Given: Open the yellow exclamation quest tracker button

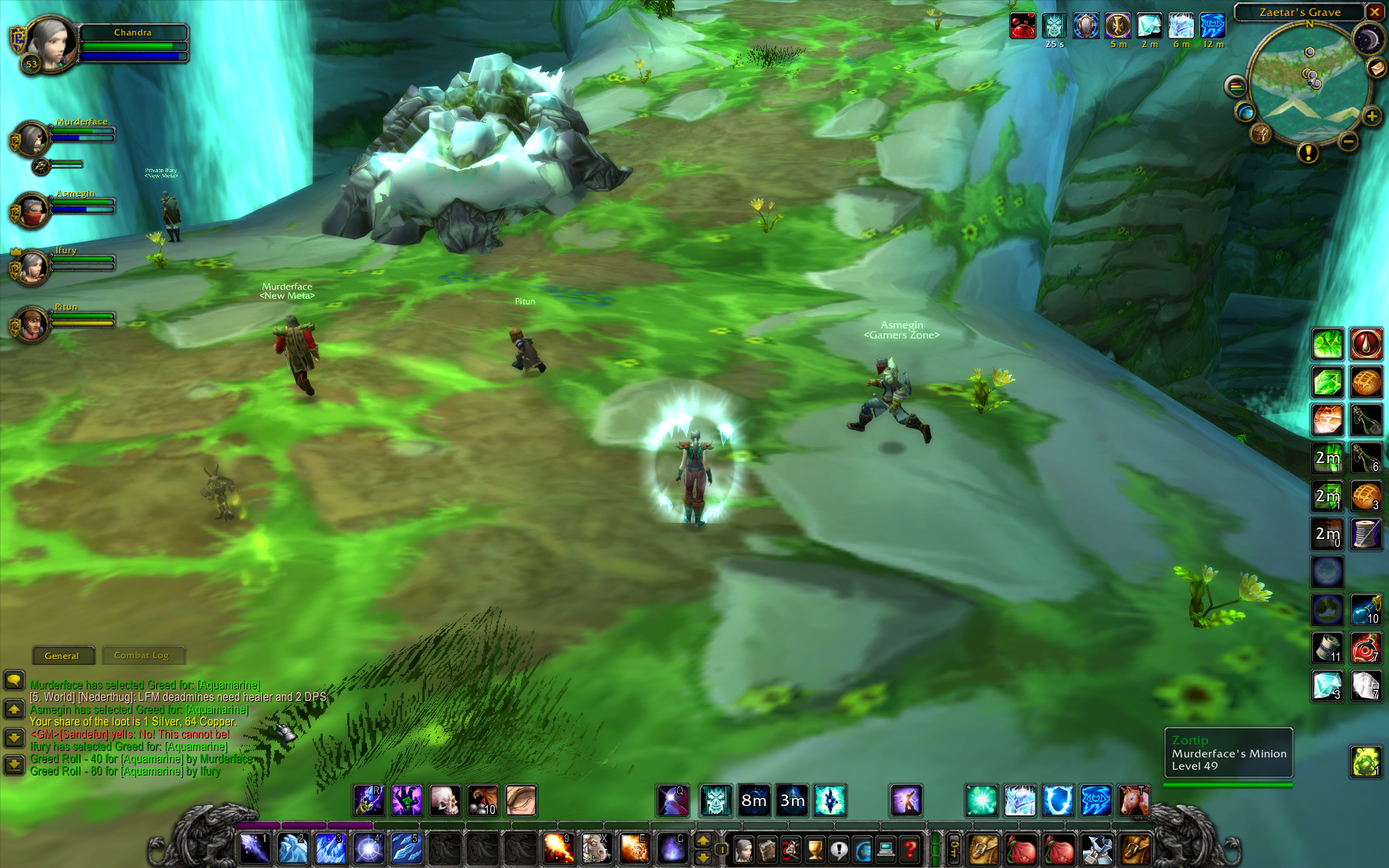Looking at the screenshot, I should [x=1308, y=153].
